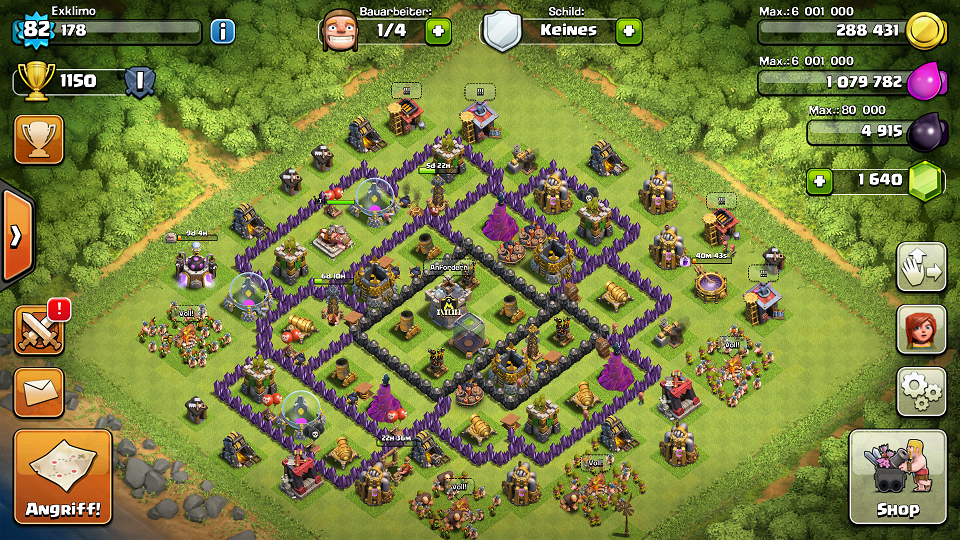Open the trophy league rankings button
The image size is (960, 540).
click(x=39, y=140)
